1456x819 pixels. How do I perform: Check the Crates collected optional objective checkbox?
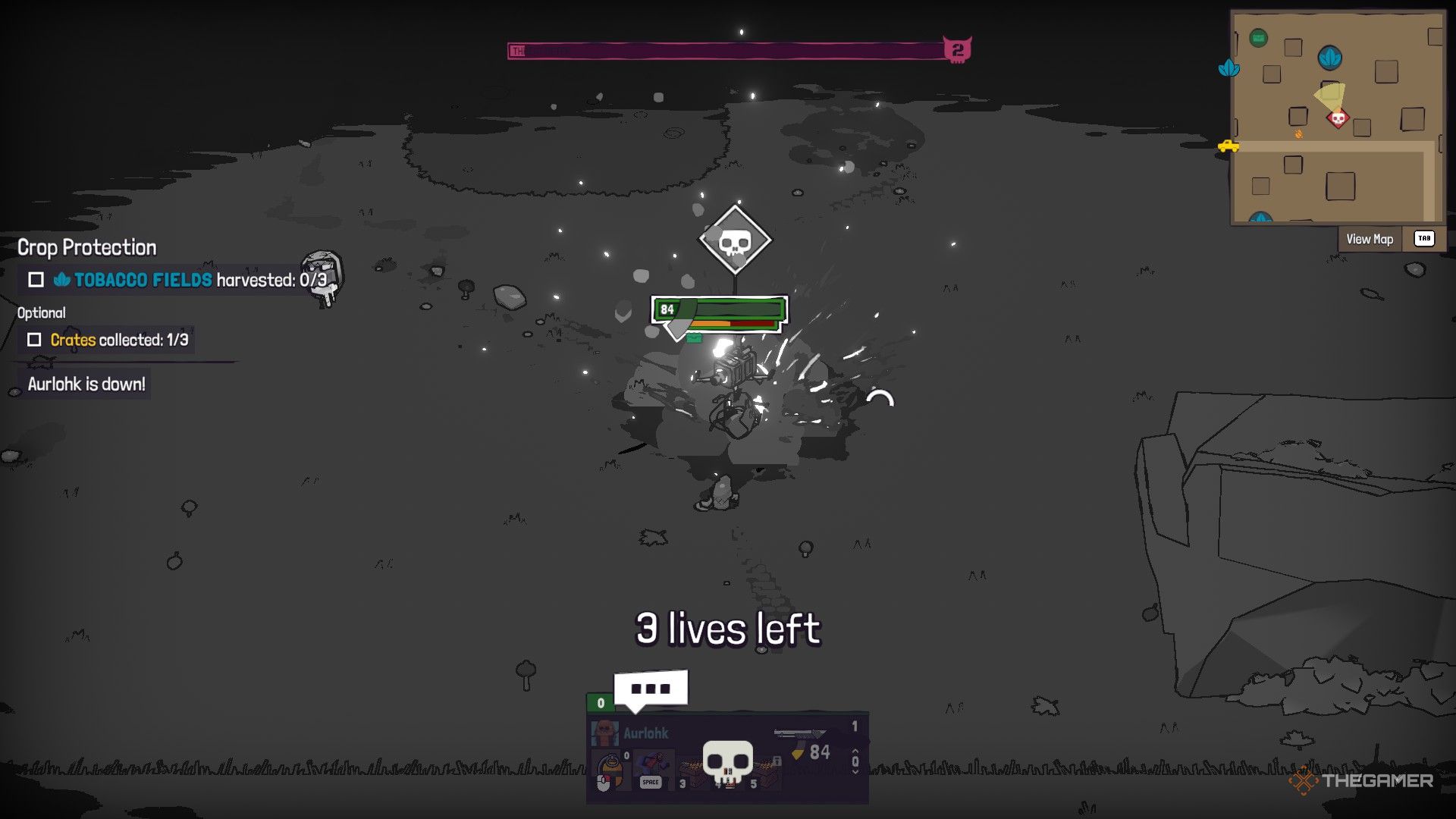click(x=35, y=340)
